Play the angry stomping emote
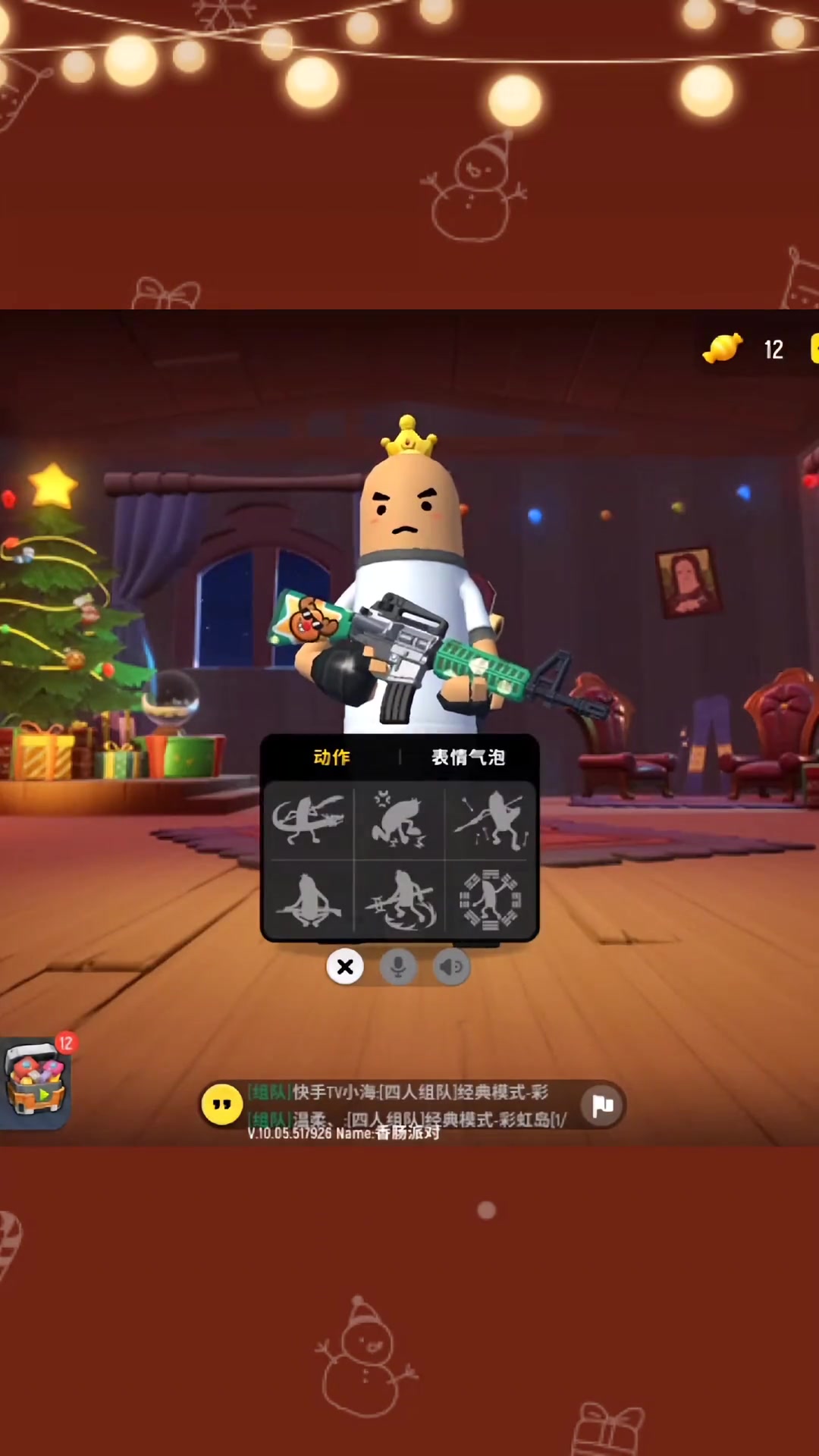Image resolution: width=819 pixels, height=1456 pixels. pyautogui.click(x=399, y=820)
